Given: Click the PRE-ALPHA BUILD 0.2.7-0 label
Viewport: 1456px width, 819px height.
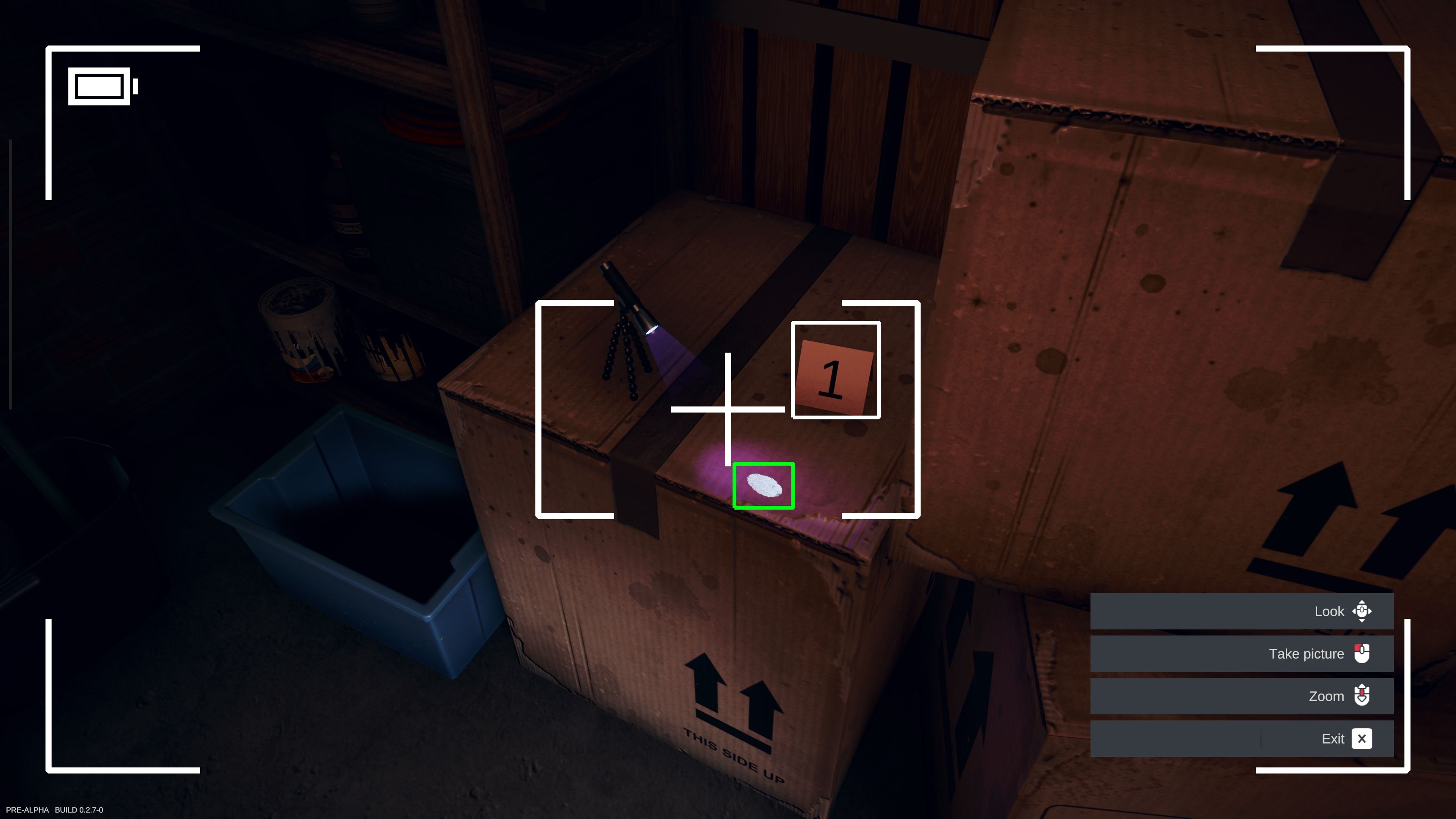Looking at the screenshot, I should (x=54, y=810).
